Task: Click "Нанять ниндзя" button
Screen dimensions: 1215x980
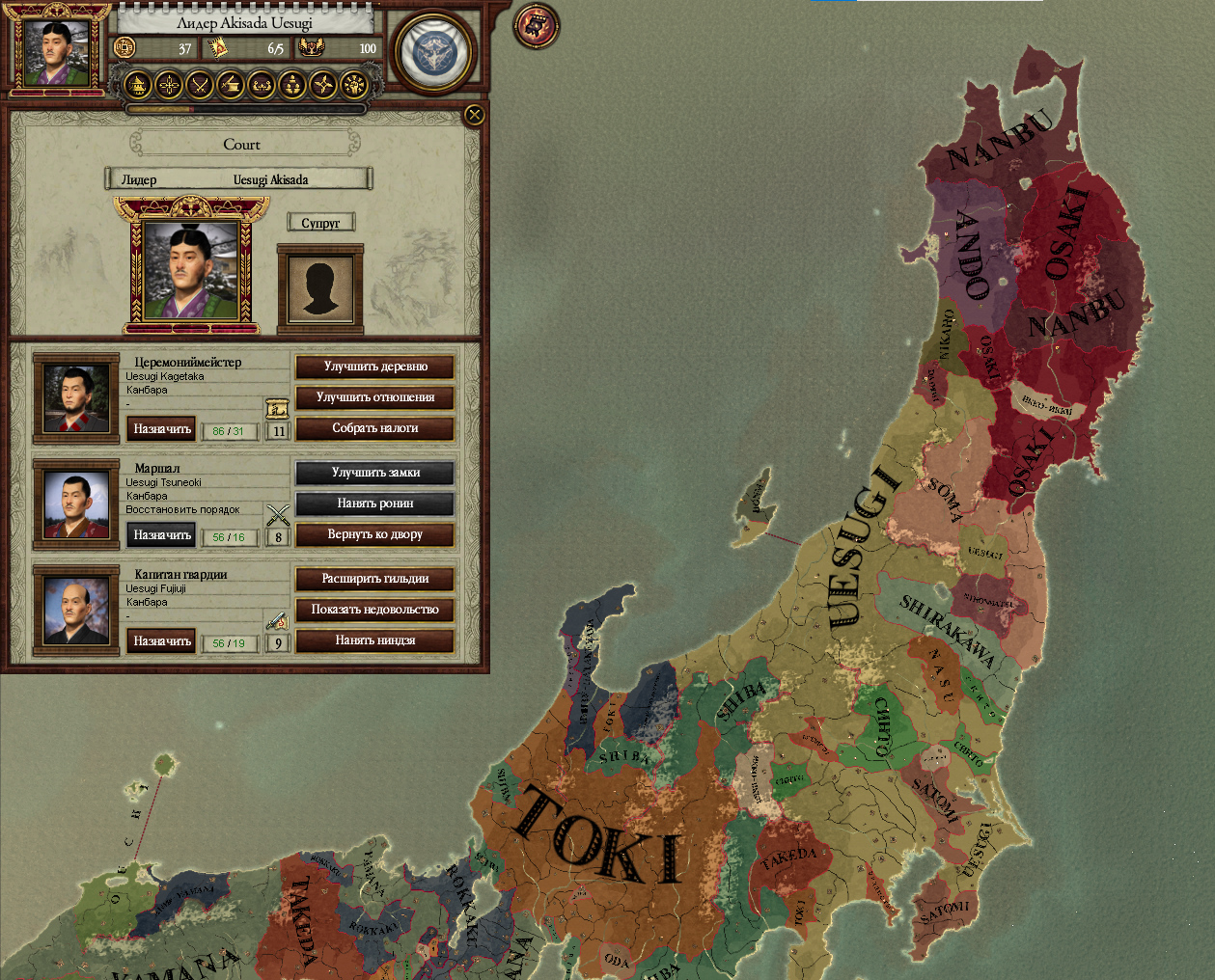Action: (375, 640)
